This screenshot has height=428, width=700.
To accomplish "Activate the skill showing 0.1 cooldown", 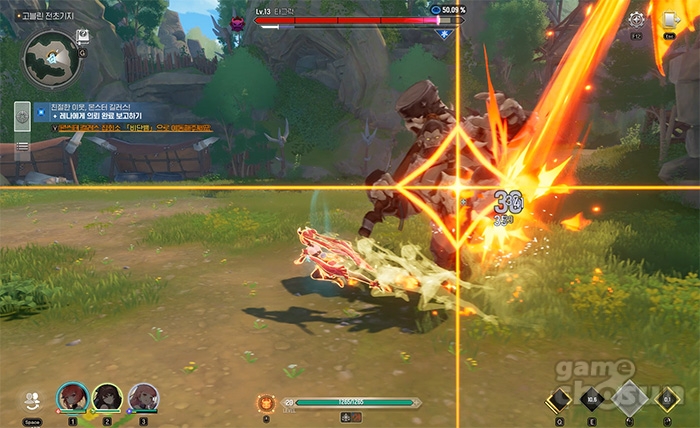I will click(x=668, y=400).
